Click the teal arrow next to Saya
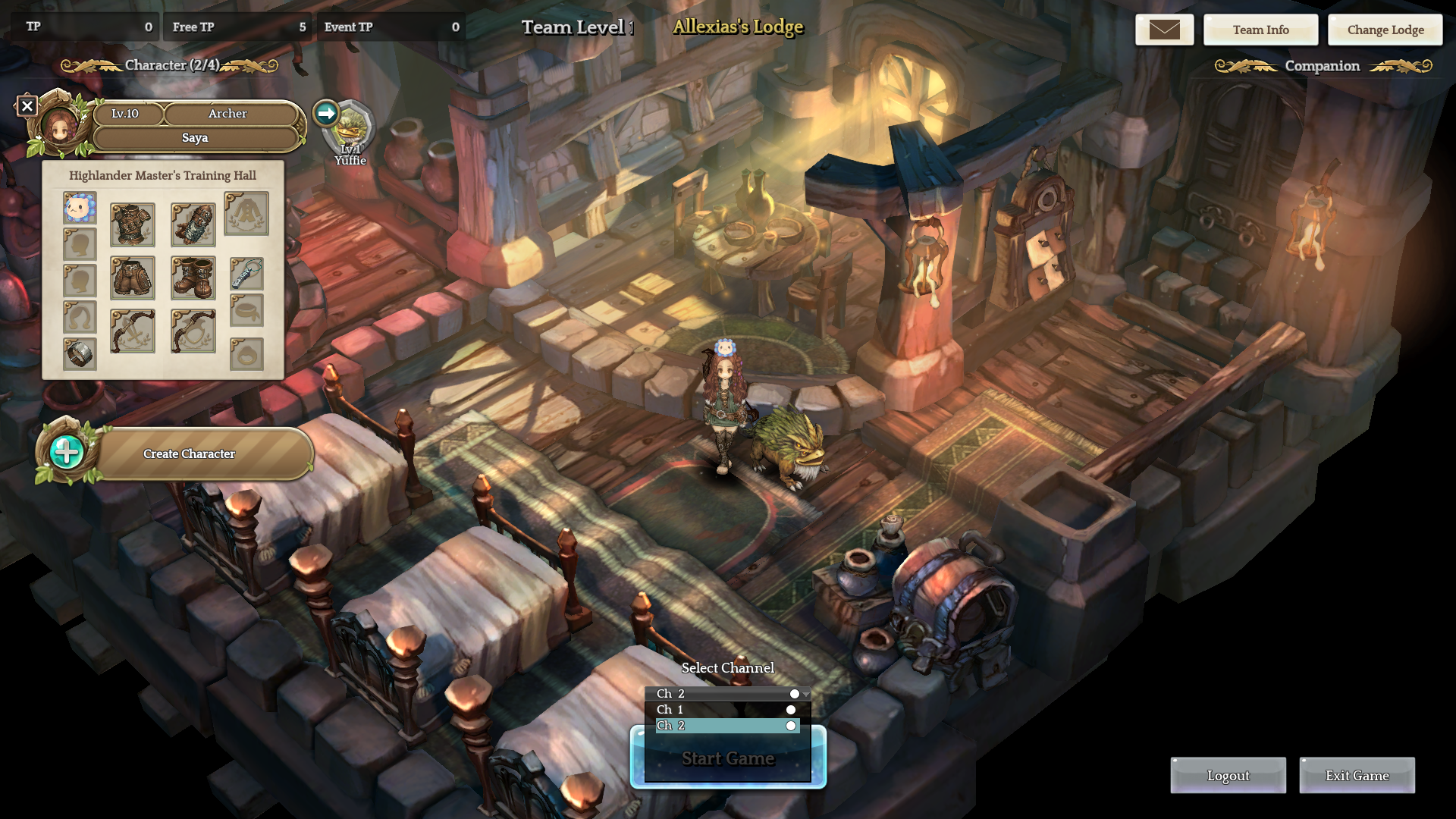The image size is (1456, 819). coord(326,114)
